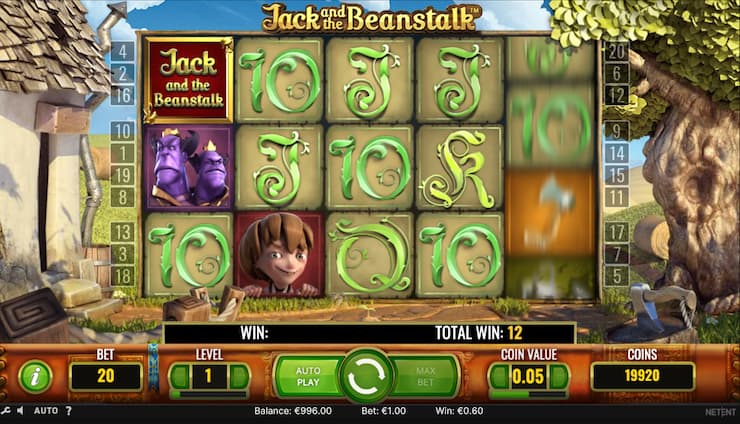Select payline number 20 marker

(x=617, y=51)
